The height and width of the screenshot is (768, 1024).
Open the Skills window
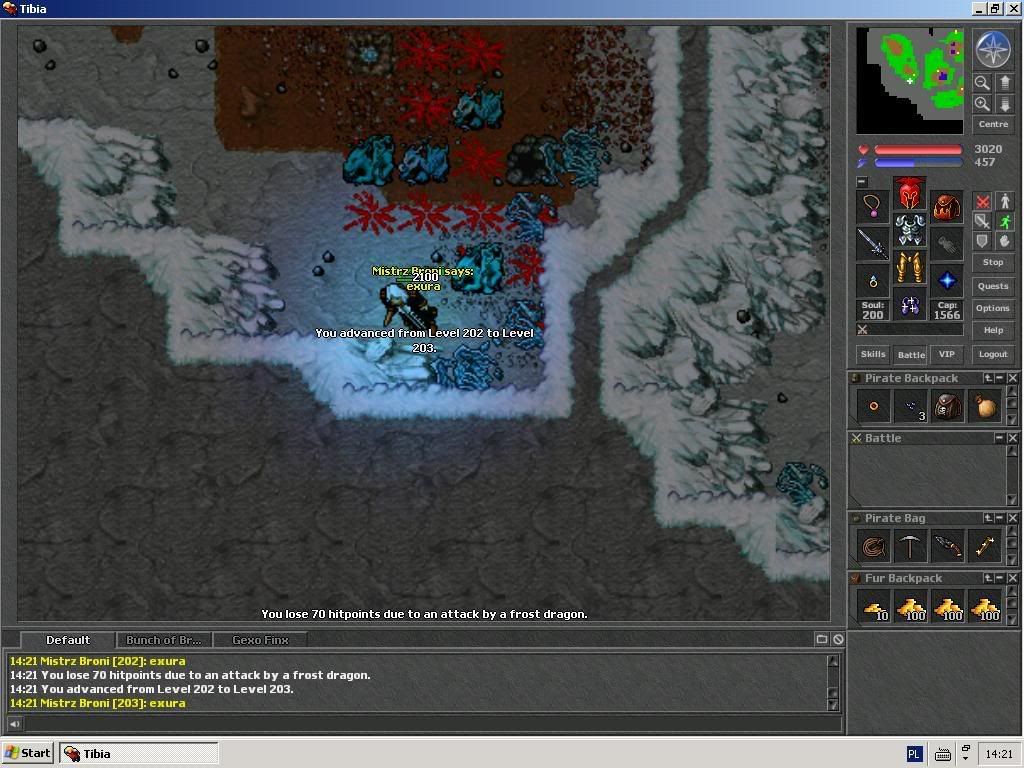point(873,354)
